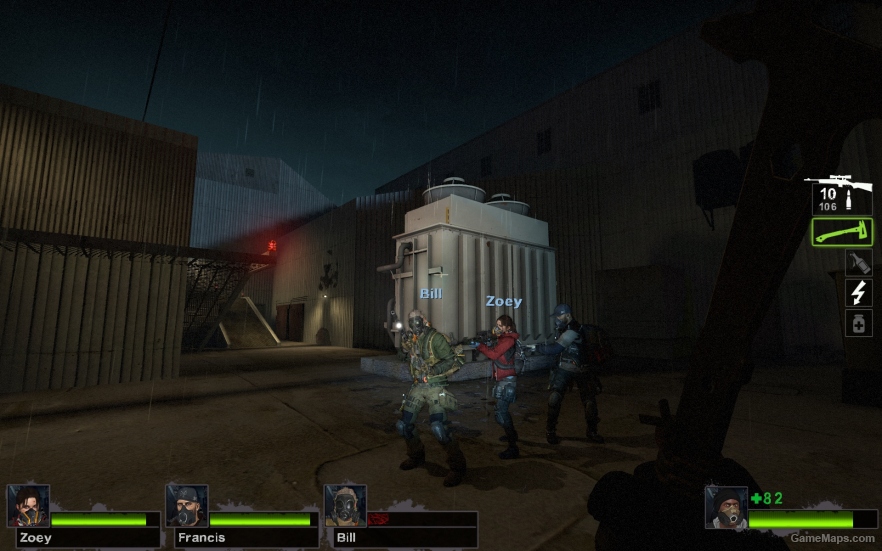Choose the molotov bottle throwable slot
882x551 pixels.
pyautogui.click(x=858, y=263)
